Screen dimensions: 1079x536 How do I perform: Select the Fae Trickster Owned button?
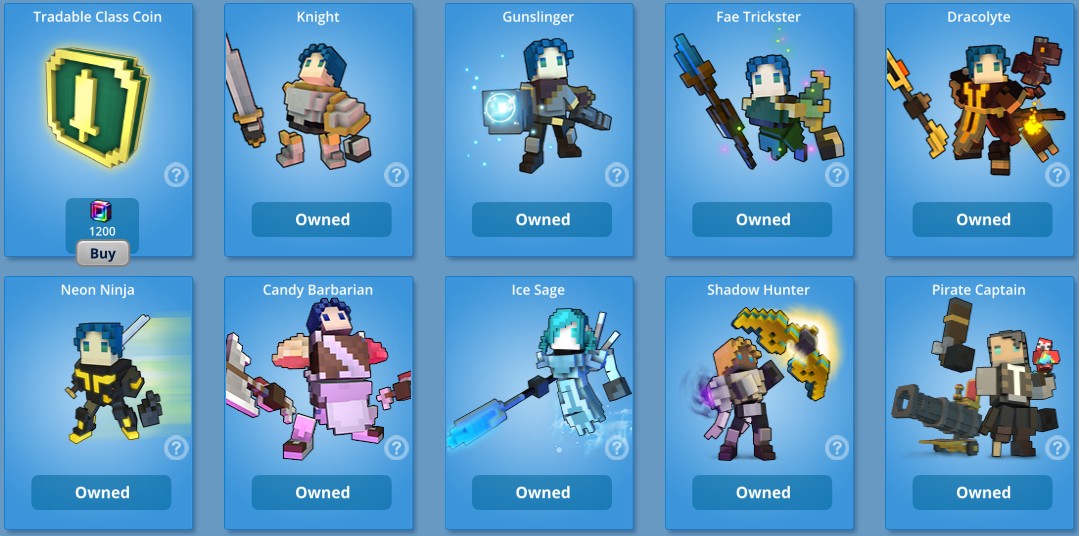pyautogui.click(x=762, y=220)
